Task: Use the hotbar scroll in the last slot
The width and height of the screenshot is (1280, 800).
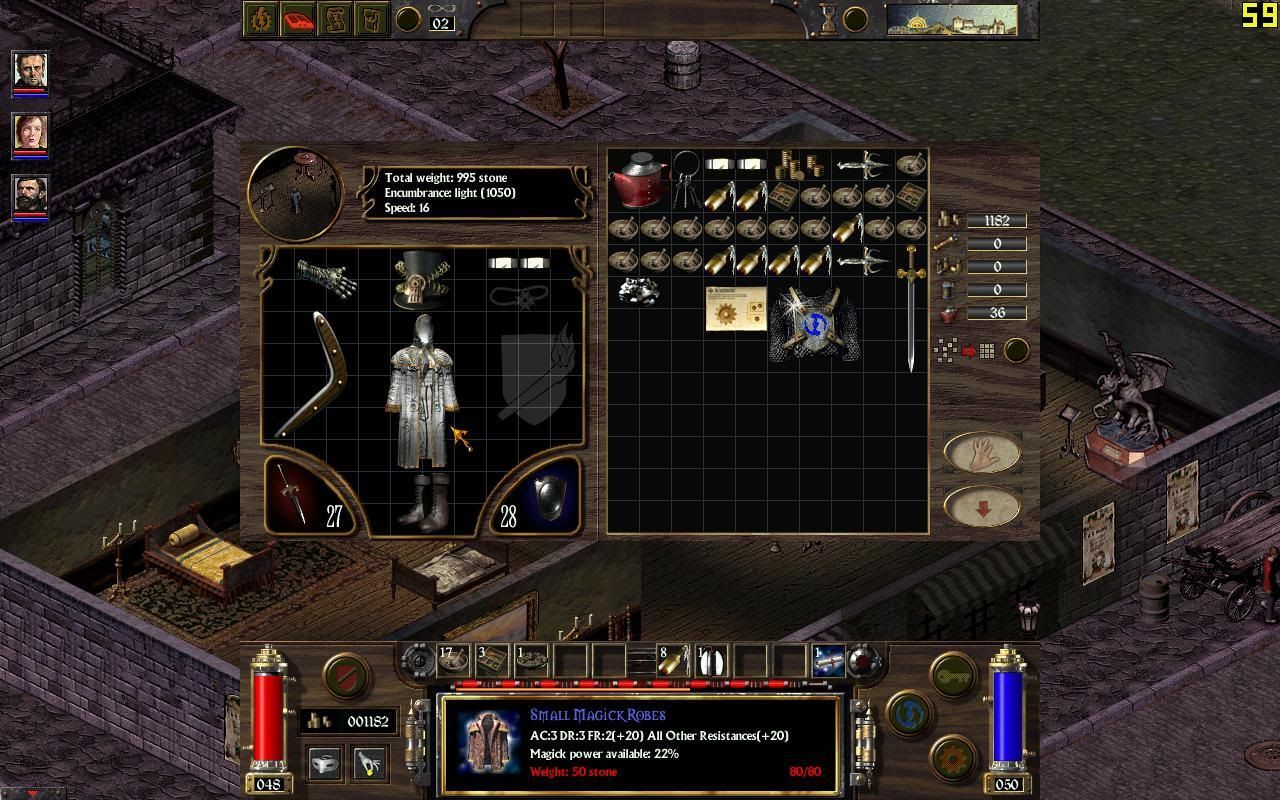Action: coord(828,661)
